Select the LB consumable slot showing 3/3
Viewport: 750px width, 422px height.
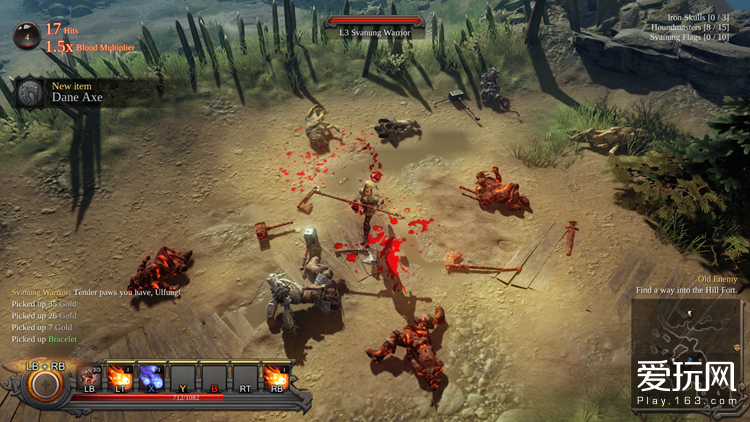89,376
